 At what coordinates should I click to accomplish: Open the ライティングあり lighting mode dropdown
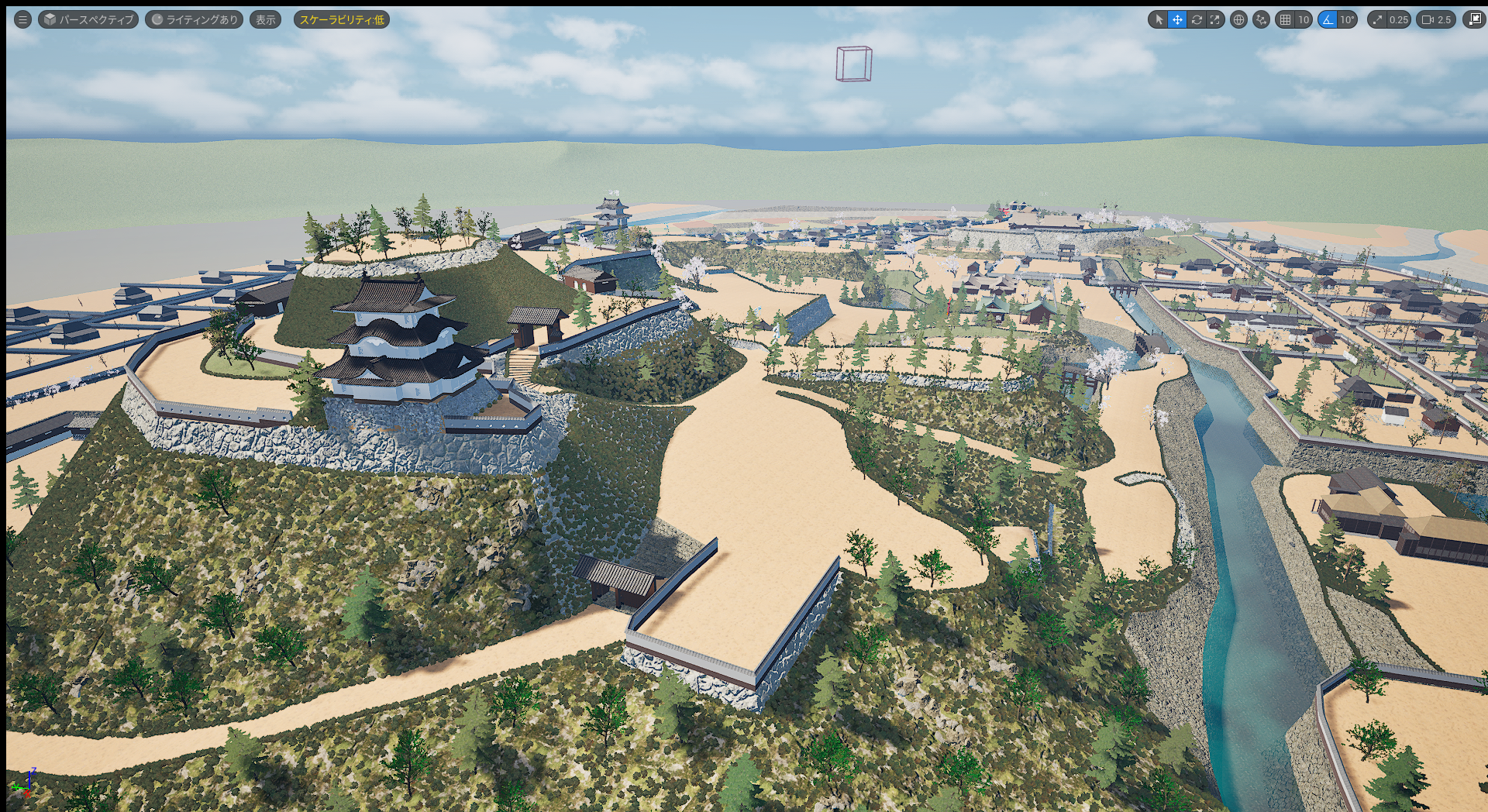coord(195,19)
